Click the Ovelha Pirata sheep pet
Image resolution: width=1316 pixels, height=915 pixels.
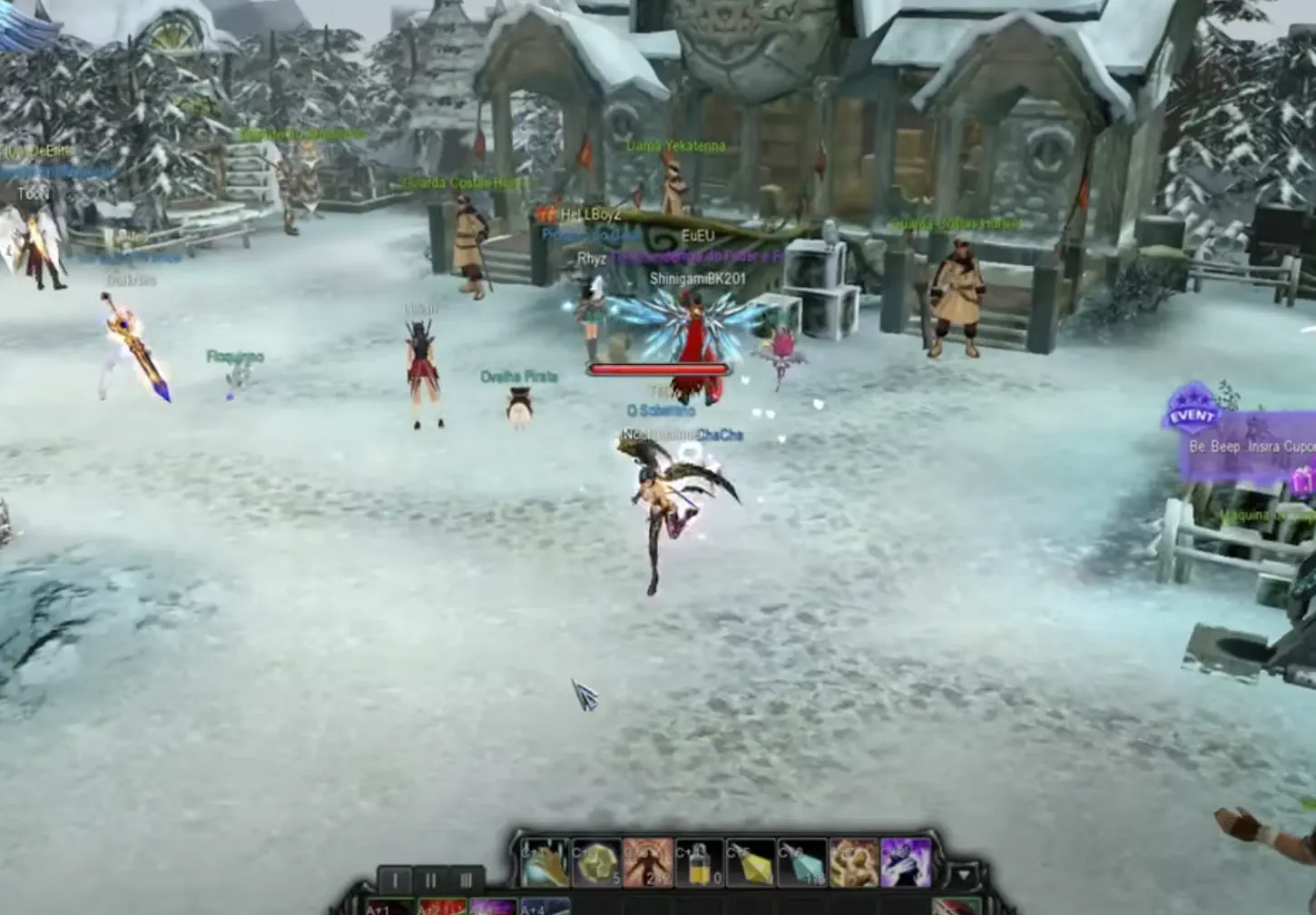coord(516,407)
